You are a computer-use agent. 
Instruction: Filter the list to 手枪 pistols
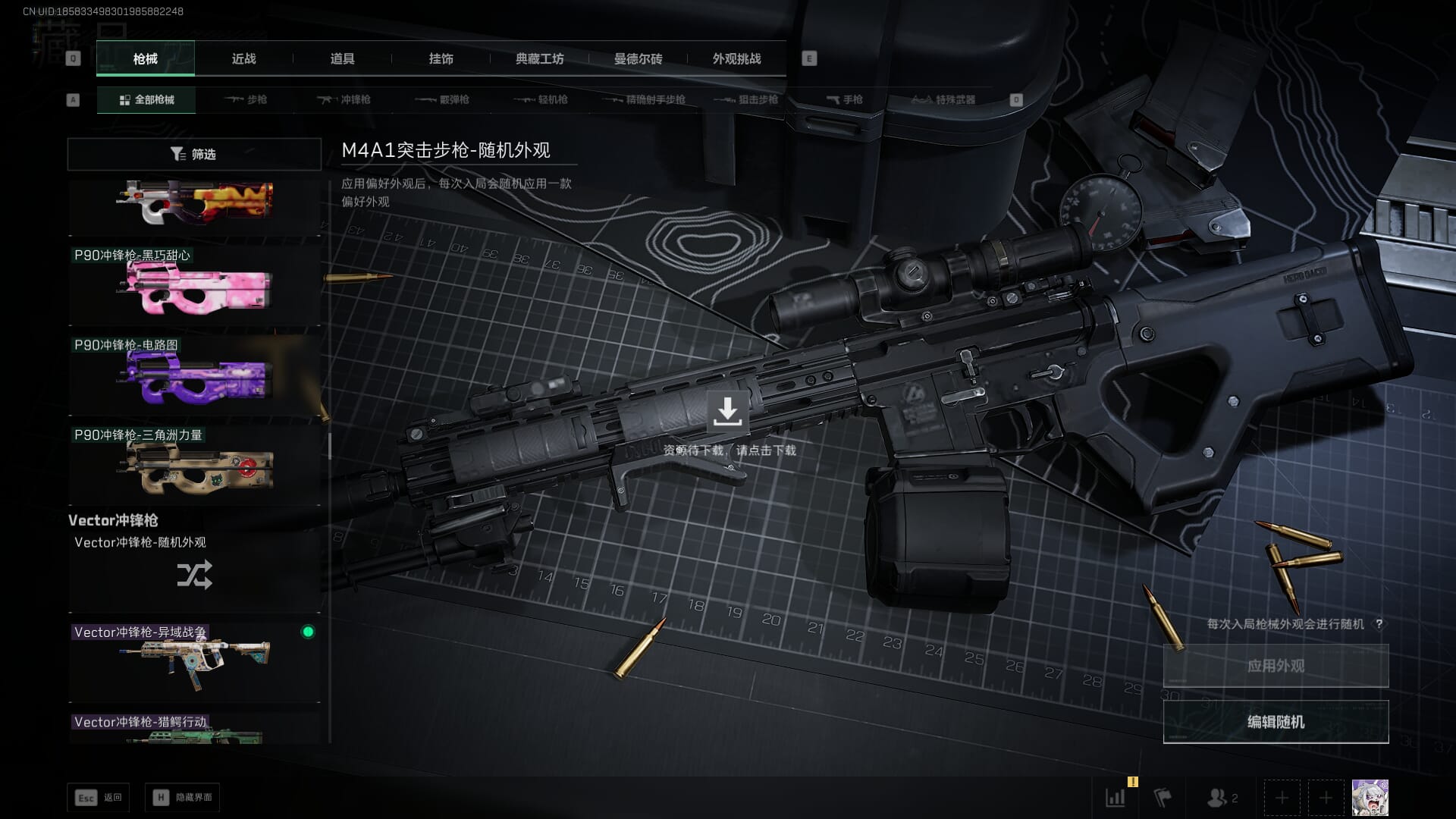(845, 99)
